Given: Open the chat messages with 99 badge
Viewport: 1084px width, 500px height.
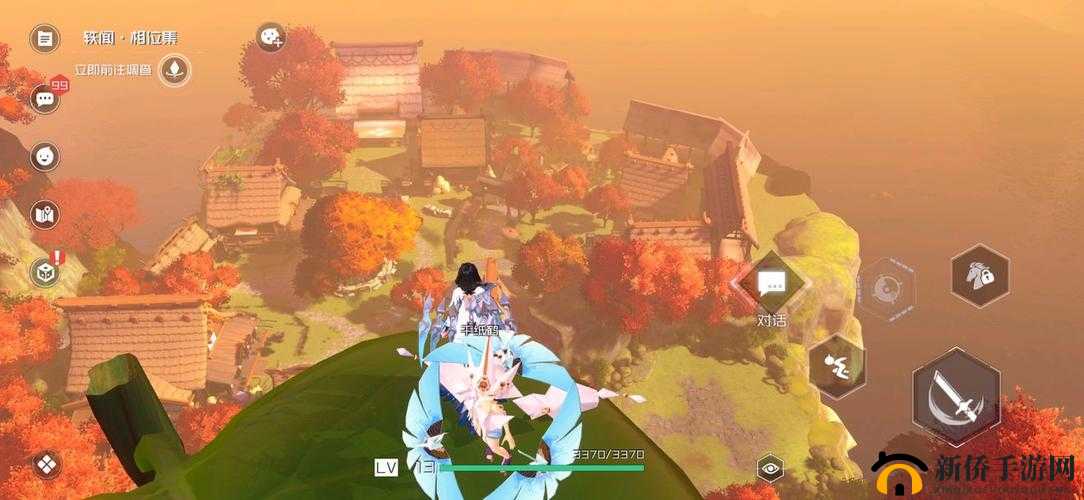Looking at the screenshot, I should (x=44, y=98).
